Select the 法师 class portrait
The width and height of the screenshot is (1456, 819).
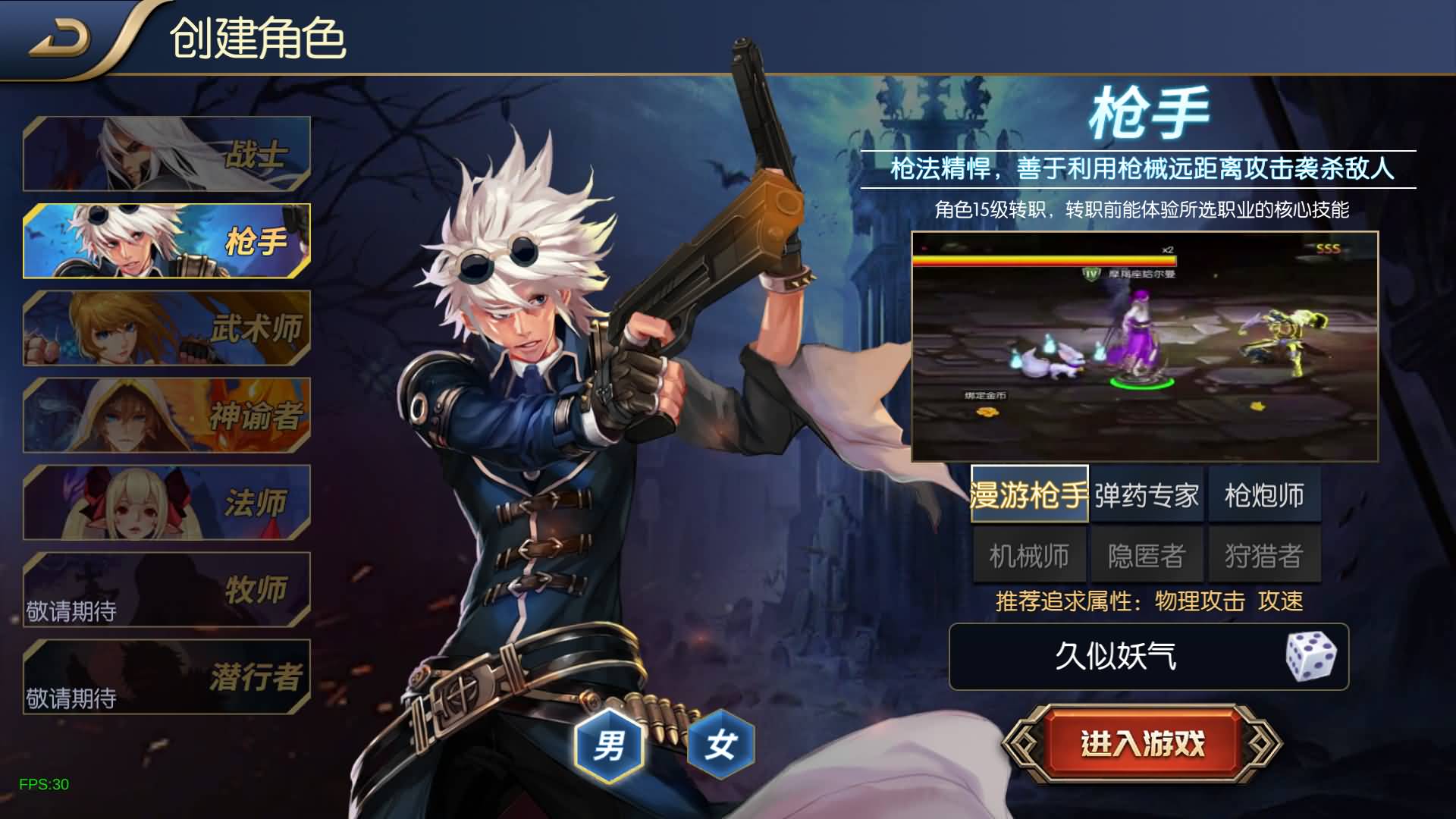[x=167, y=503]
